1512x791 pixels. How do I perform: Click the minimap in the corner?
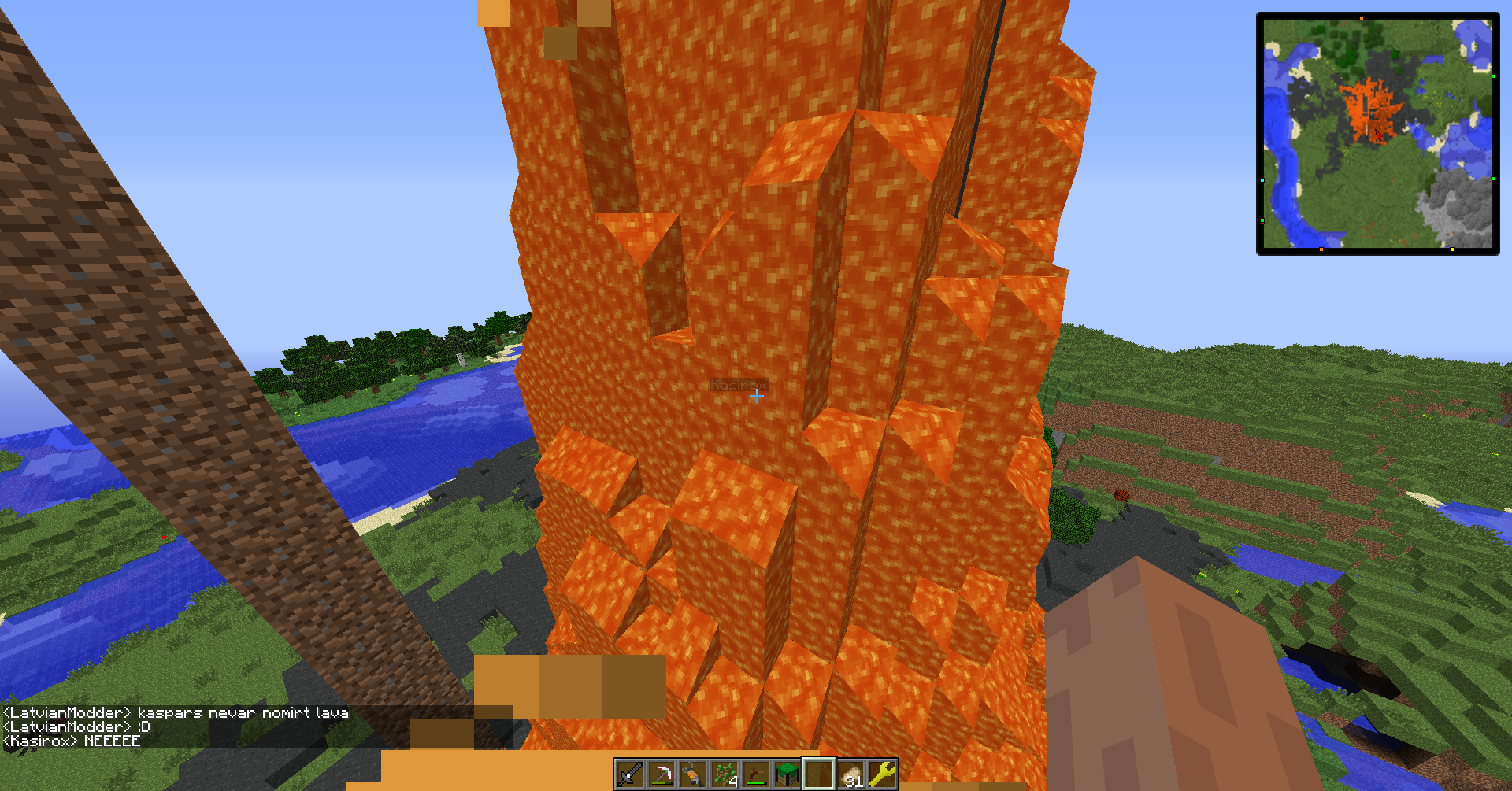click(1377, 134)
